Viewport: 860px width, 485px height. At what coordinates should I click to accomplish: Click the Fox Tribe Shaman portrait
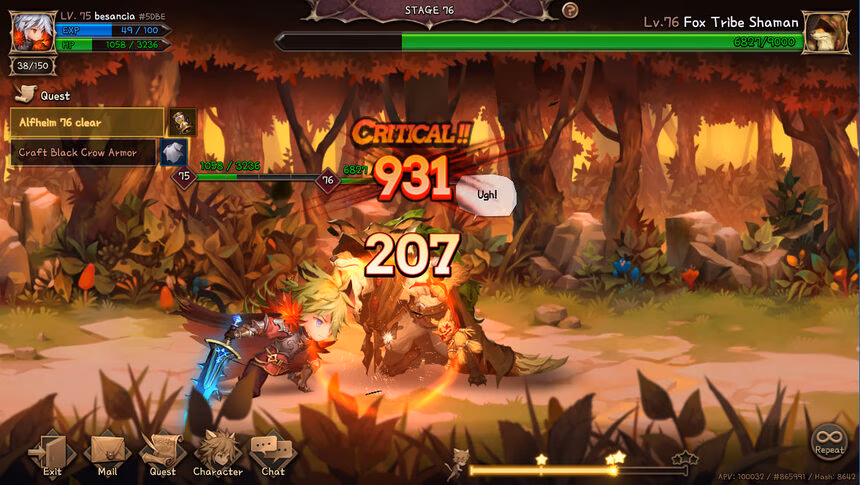pos(826,32)
